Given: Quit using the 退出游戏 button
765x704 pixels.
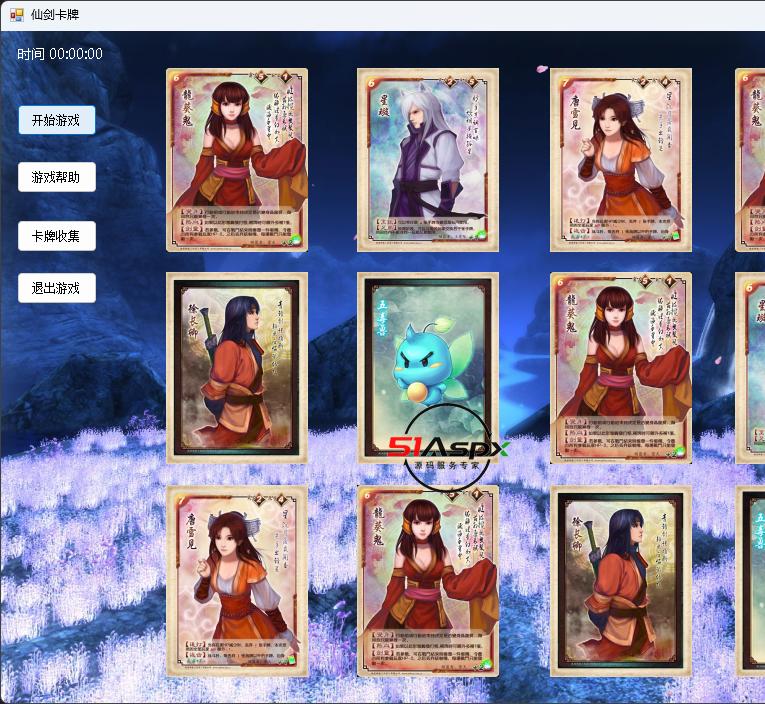Looking at the screenshot, I should coord(56,288).
